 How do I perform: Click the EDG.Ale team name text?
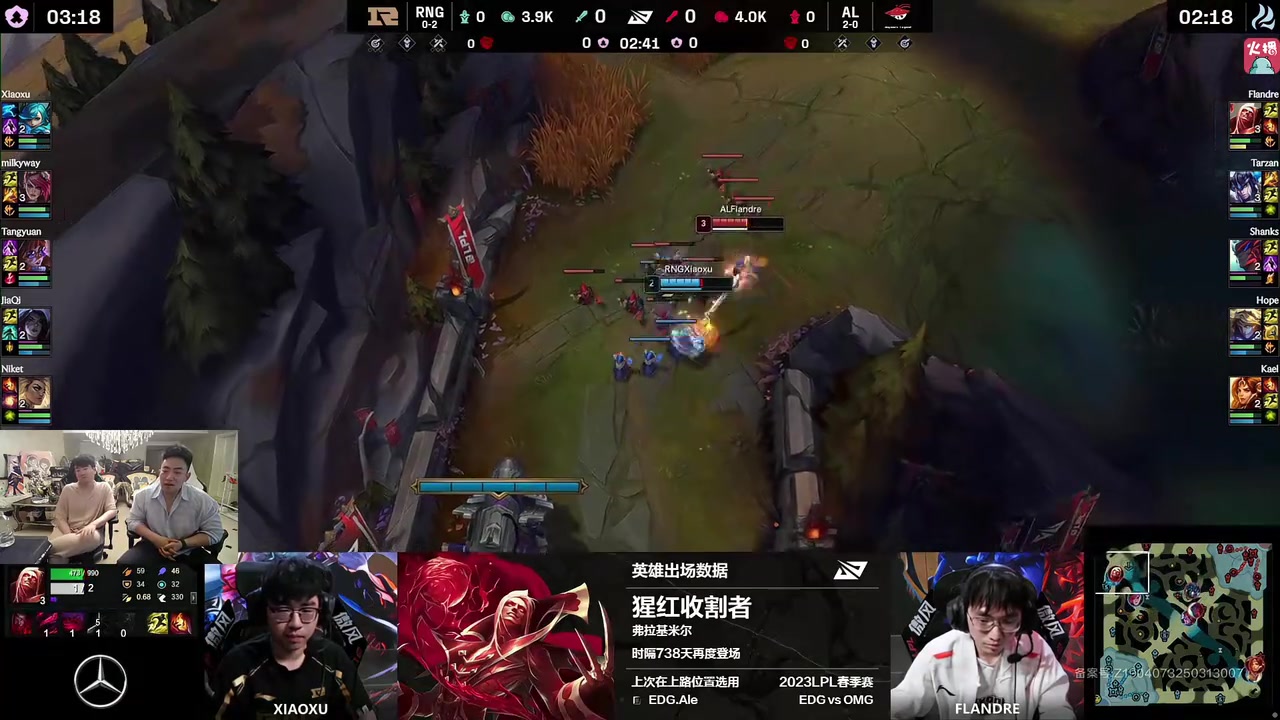coord(673,700)
